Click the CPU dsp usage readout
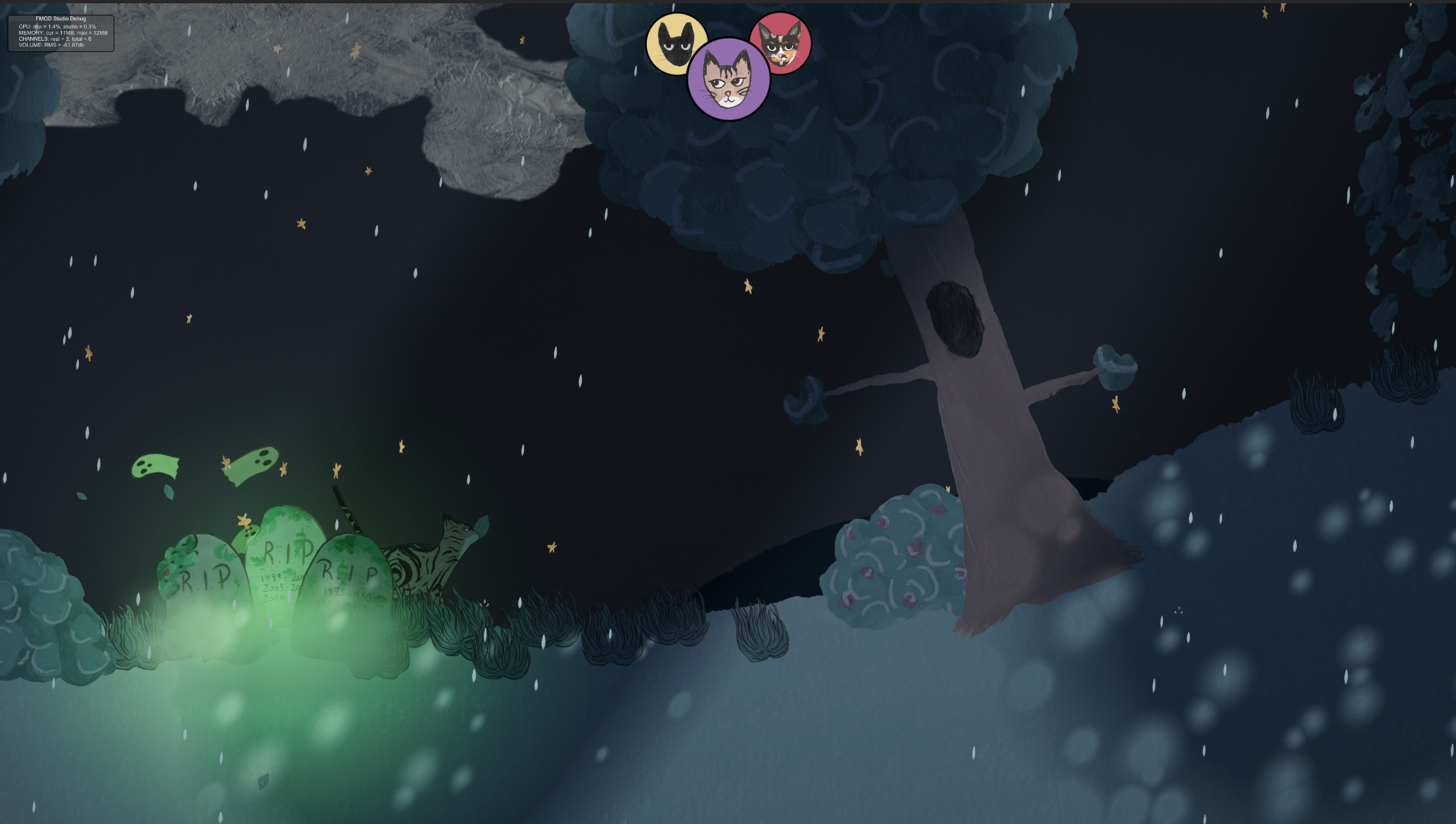This screenshot has height=824, width=1456. point(58,26)
